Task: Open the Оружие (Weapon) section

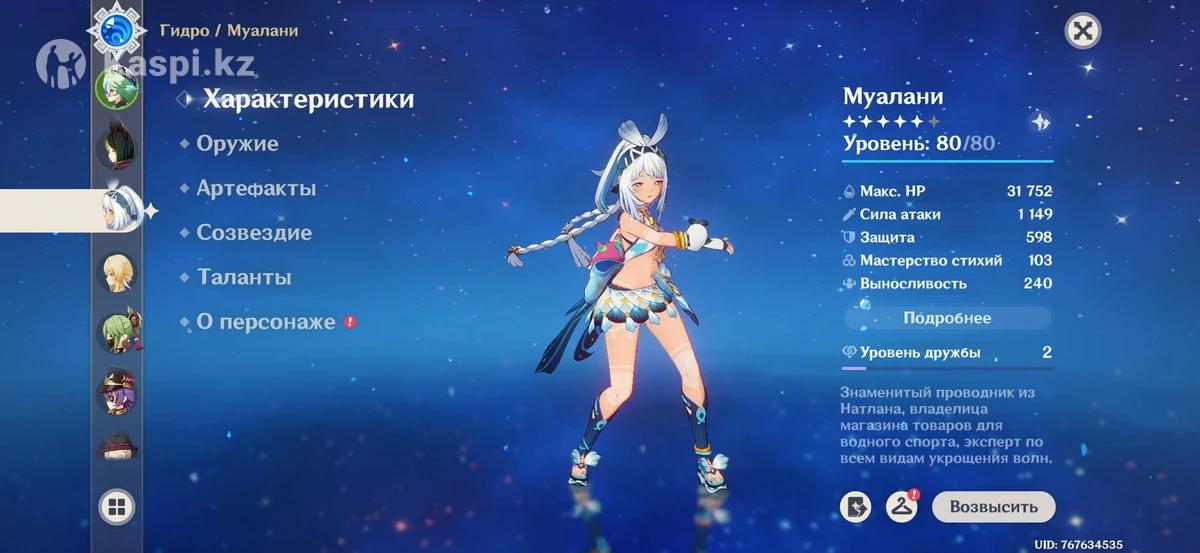Action: [x=237, y=144]
